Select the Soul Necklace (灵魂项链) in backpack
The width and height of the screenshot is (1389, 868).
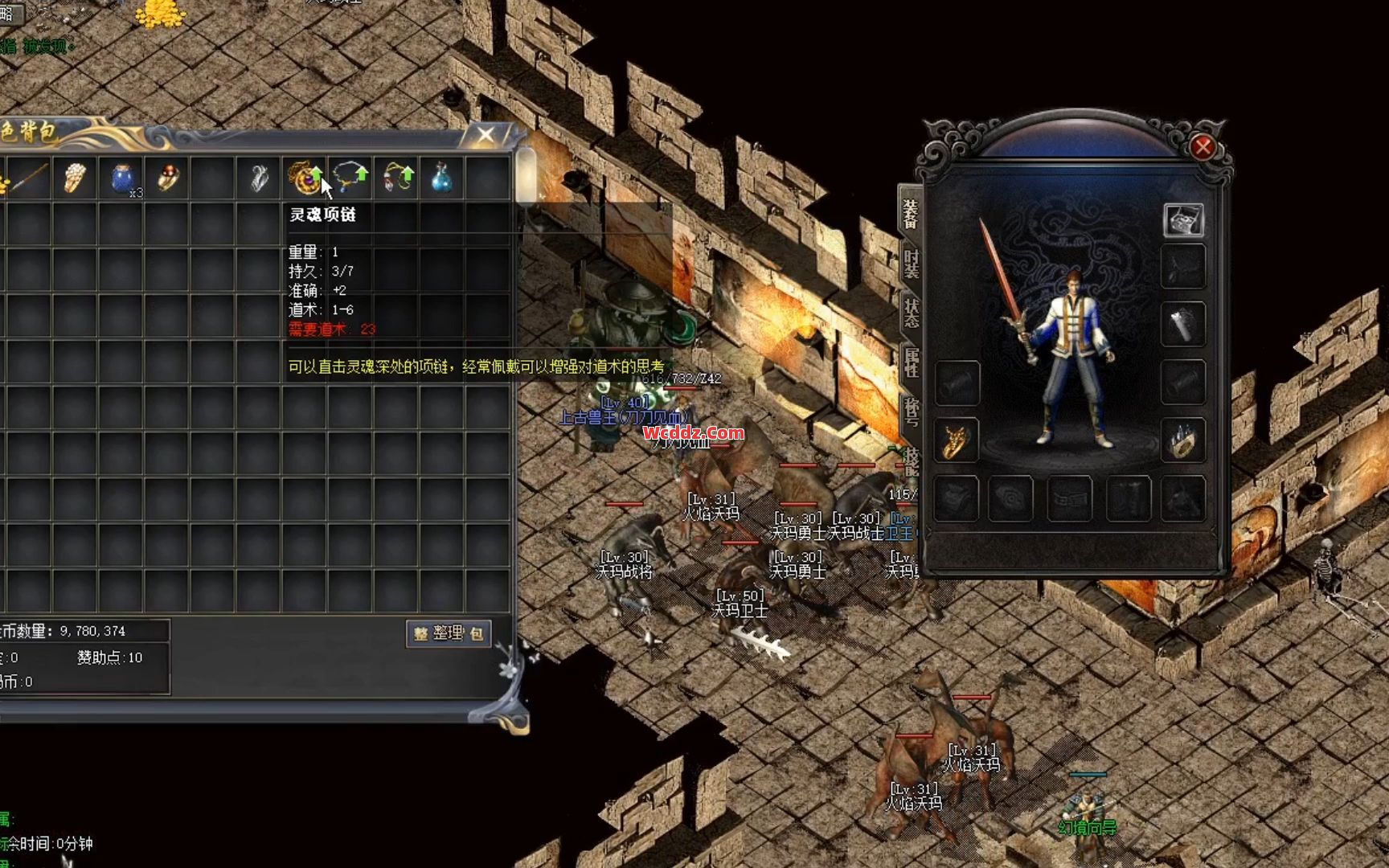coord(305,178)
